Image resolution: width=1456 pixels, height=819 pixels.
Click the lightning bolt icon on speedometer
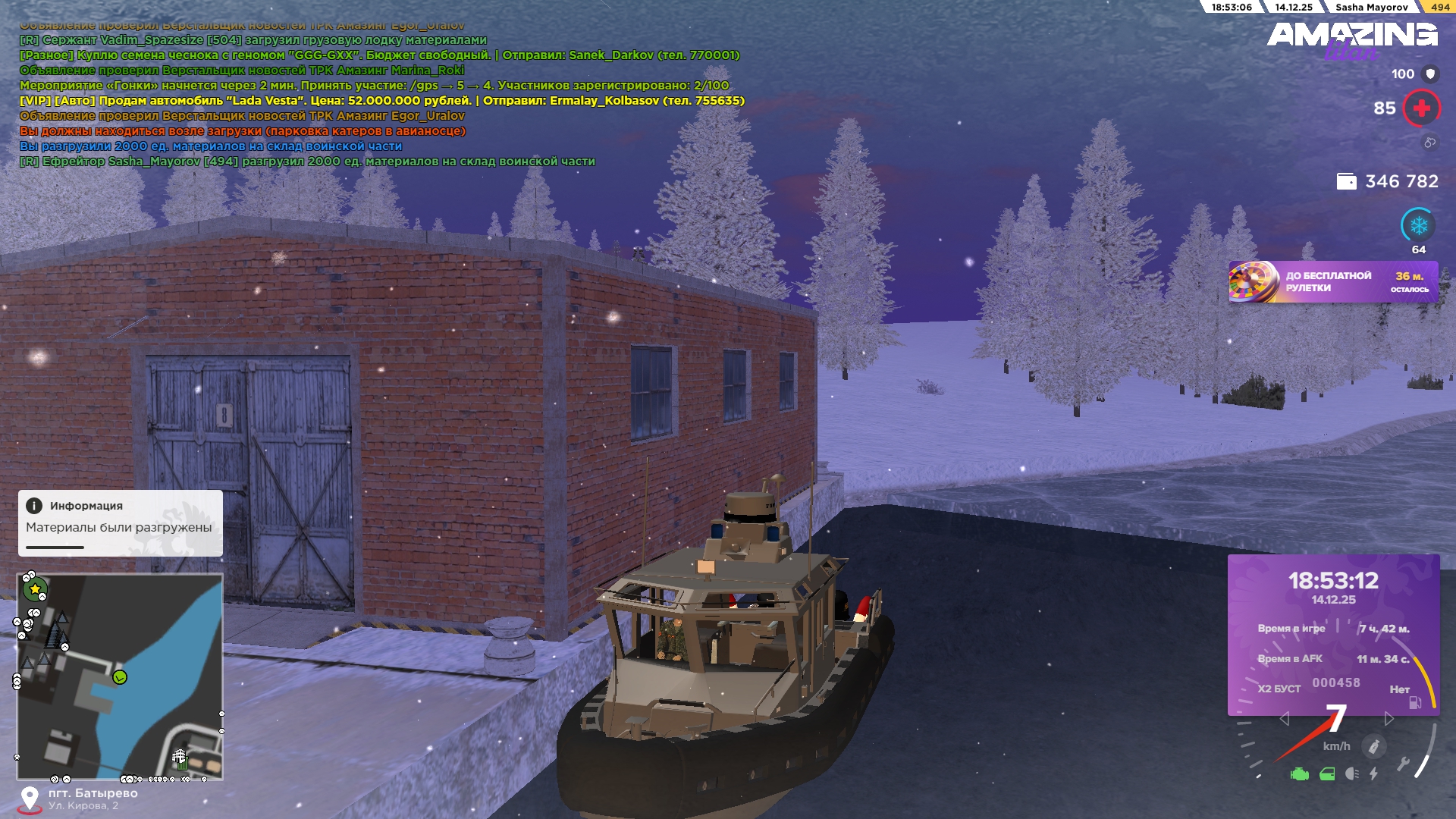pos(1373,774)
